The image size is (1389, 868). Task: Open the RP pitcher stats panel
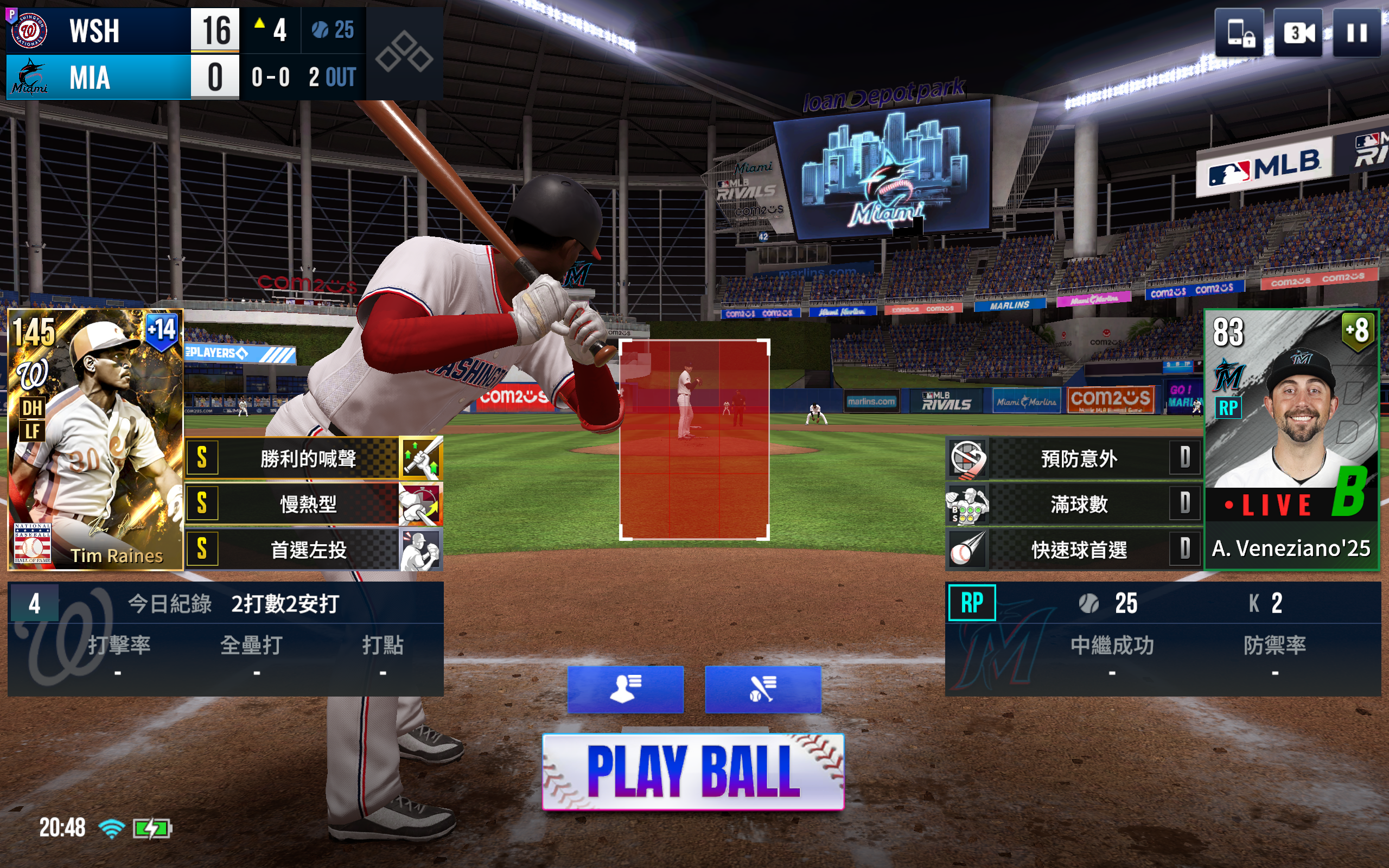click(1162, 639)
